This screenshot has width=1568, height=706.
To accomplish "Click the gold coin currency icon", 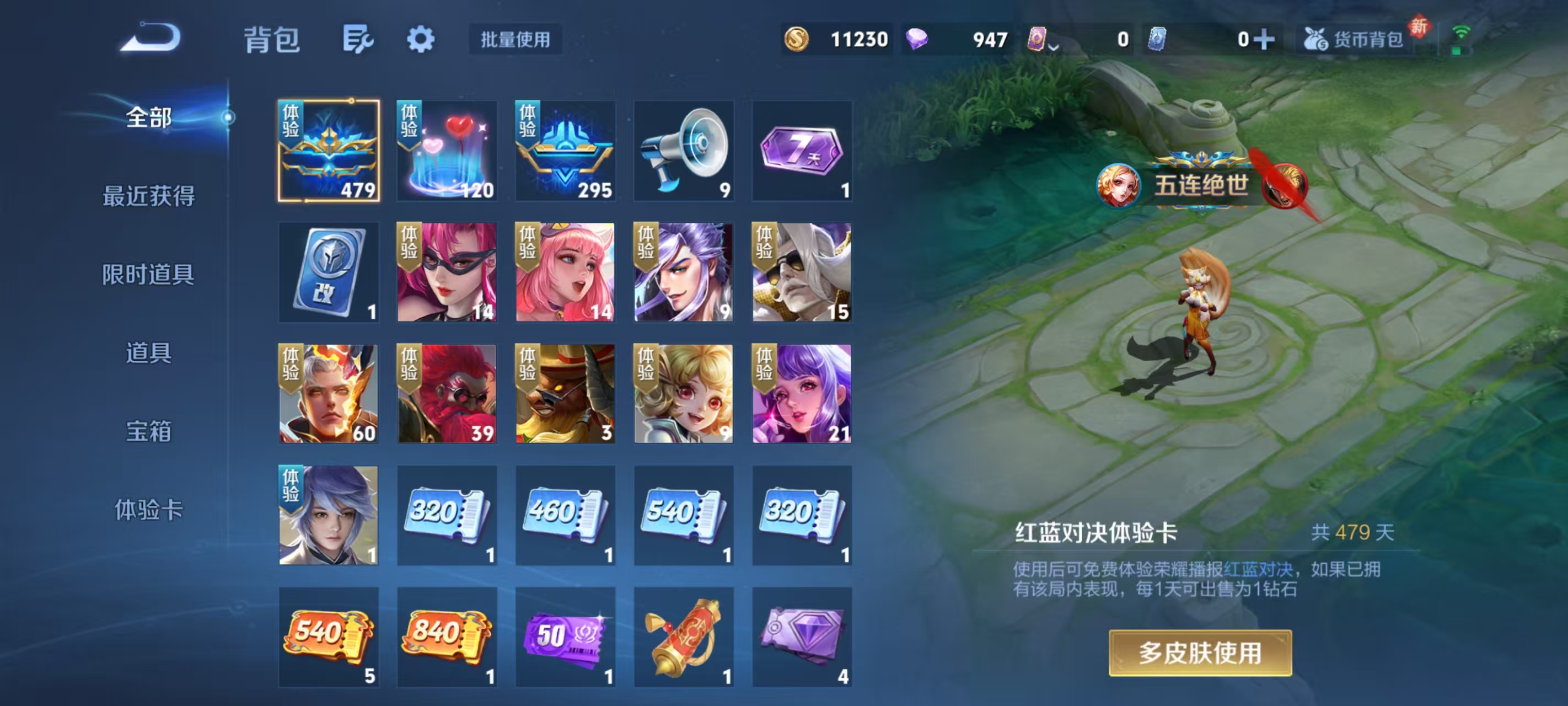I will pyautogui.click(x=797, y=39).
